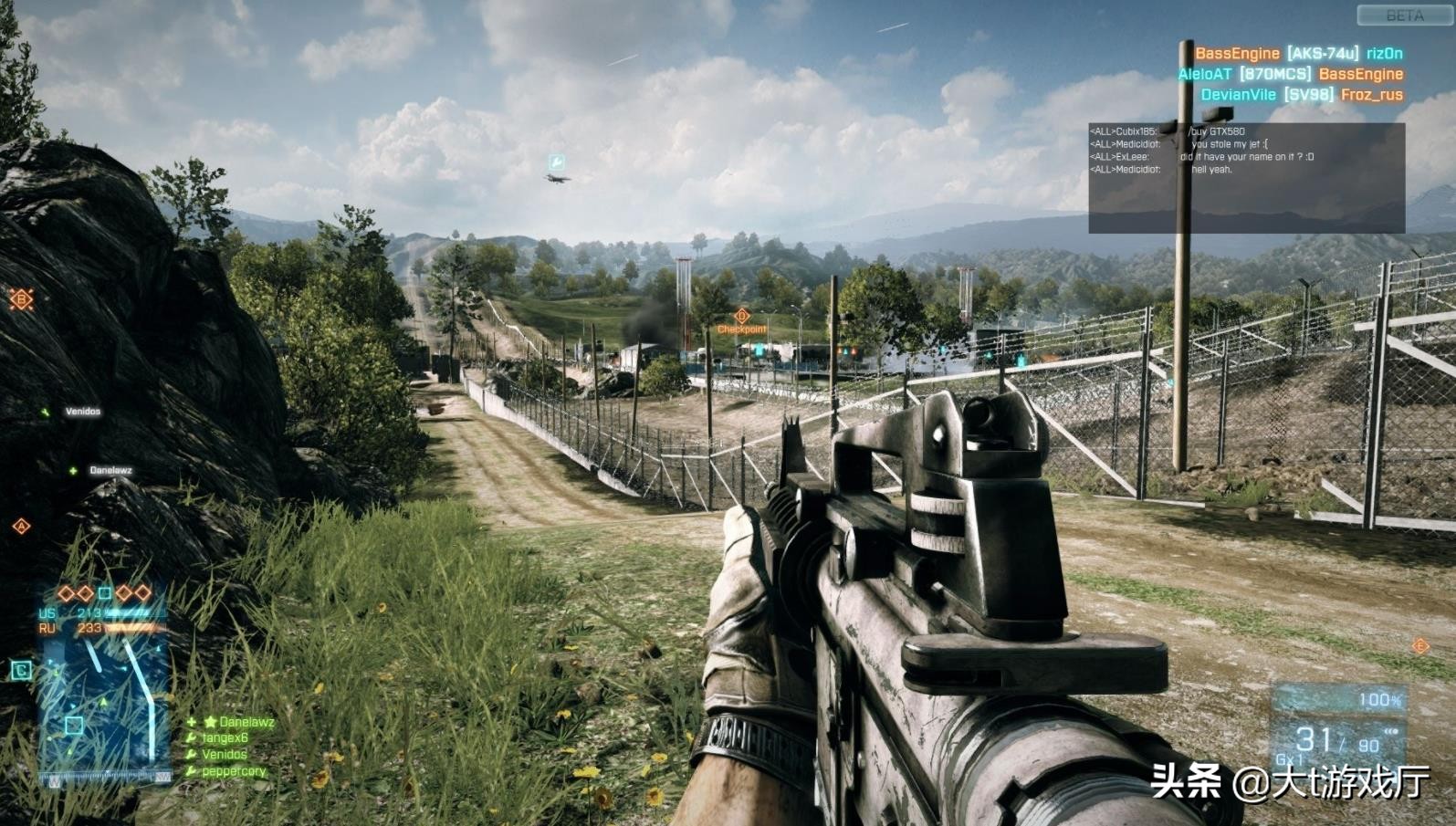Select the BassEngine AKS-74u kill feed entry
Viewport: 1456px width, 826px height.
[1298, 54]
